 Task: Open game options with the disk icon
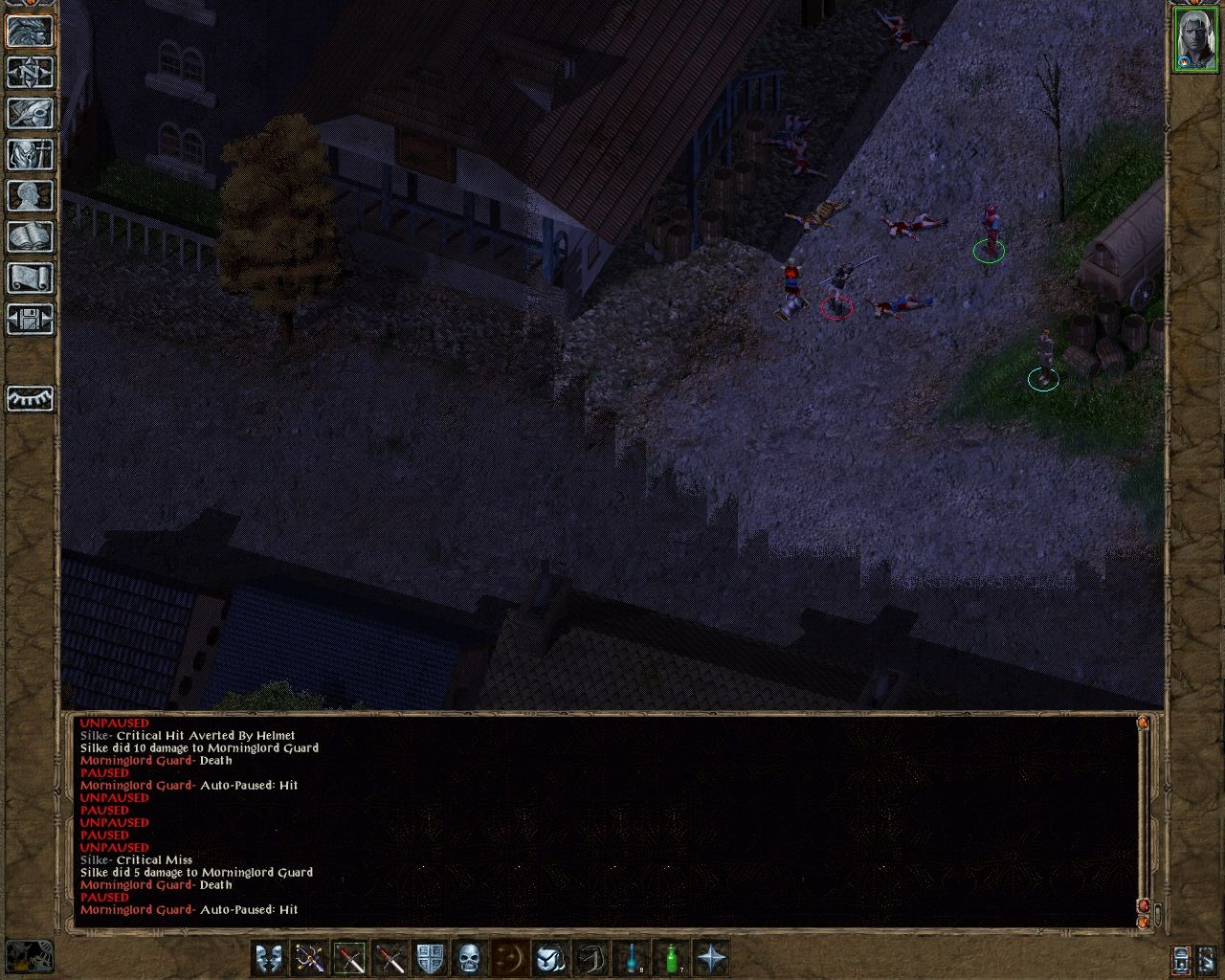coord(29,321)
